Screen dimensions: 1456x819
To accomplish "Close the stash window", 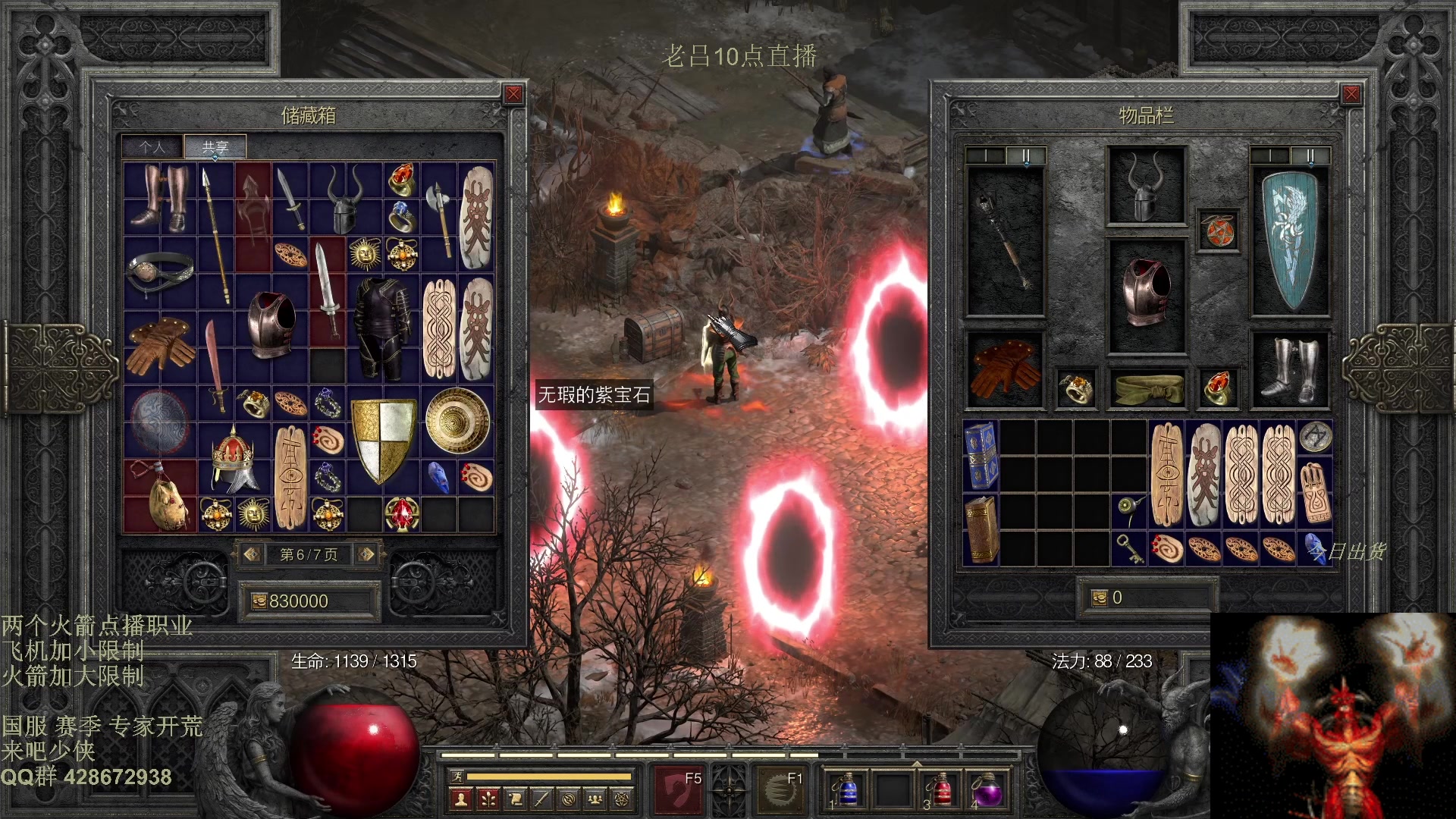I will click(x=513, y=94).
